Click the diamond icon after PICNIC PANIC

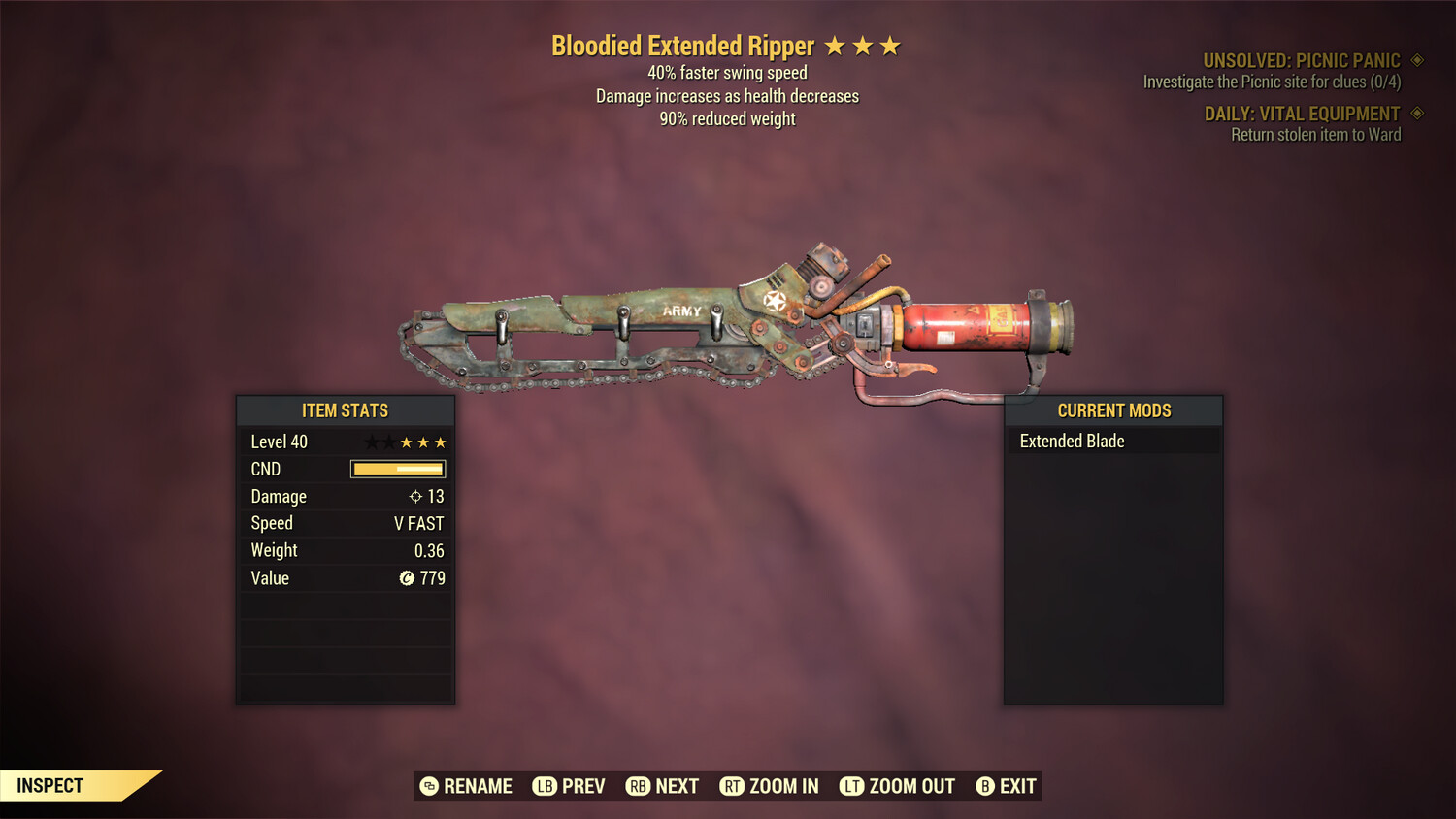(1415, 59)
